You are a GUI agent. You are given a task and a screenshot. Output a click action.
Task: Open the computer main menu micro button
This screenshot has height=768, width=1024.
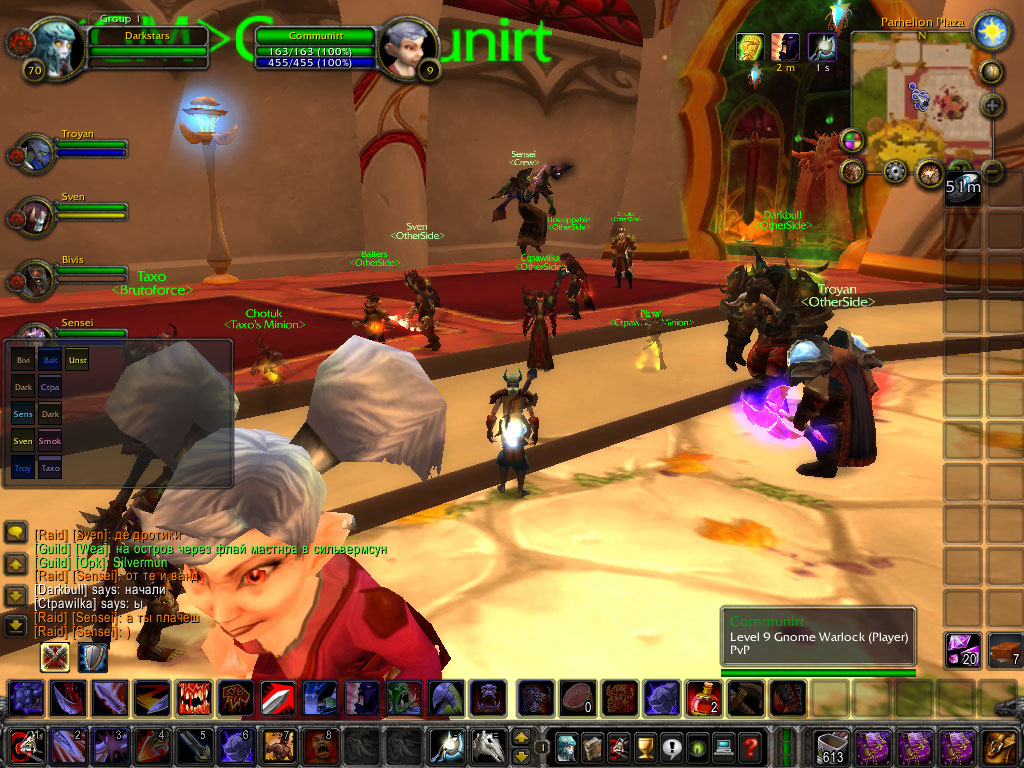pyautogui.click(x=723, y=746)
